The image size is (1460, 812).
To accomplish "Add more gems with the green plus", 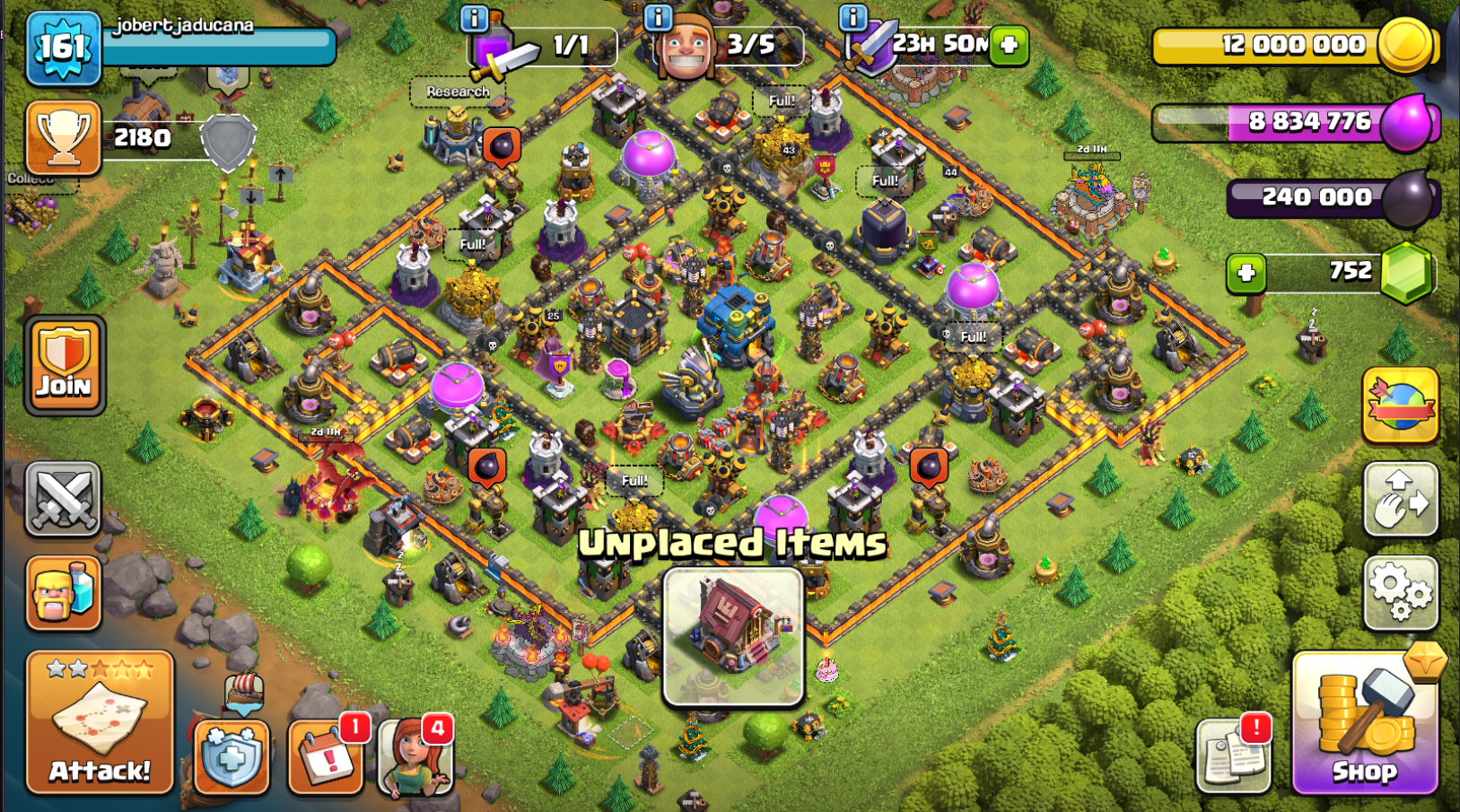I will click(1246, 273).
